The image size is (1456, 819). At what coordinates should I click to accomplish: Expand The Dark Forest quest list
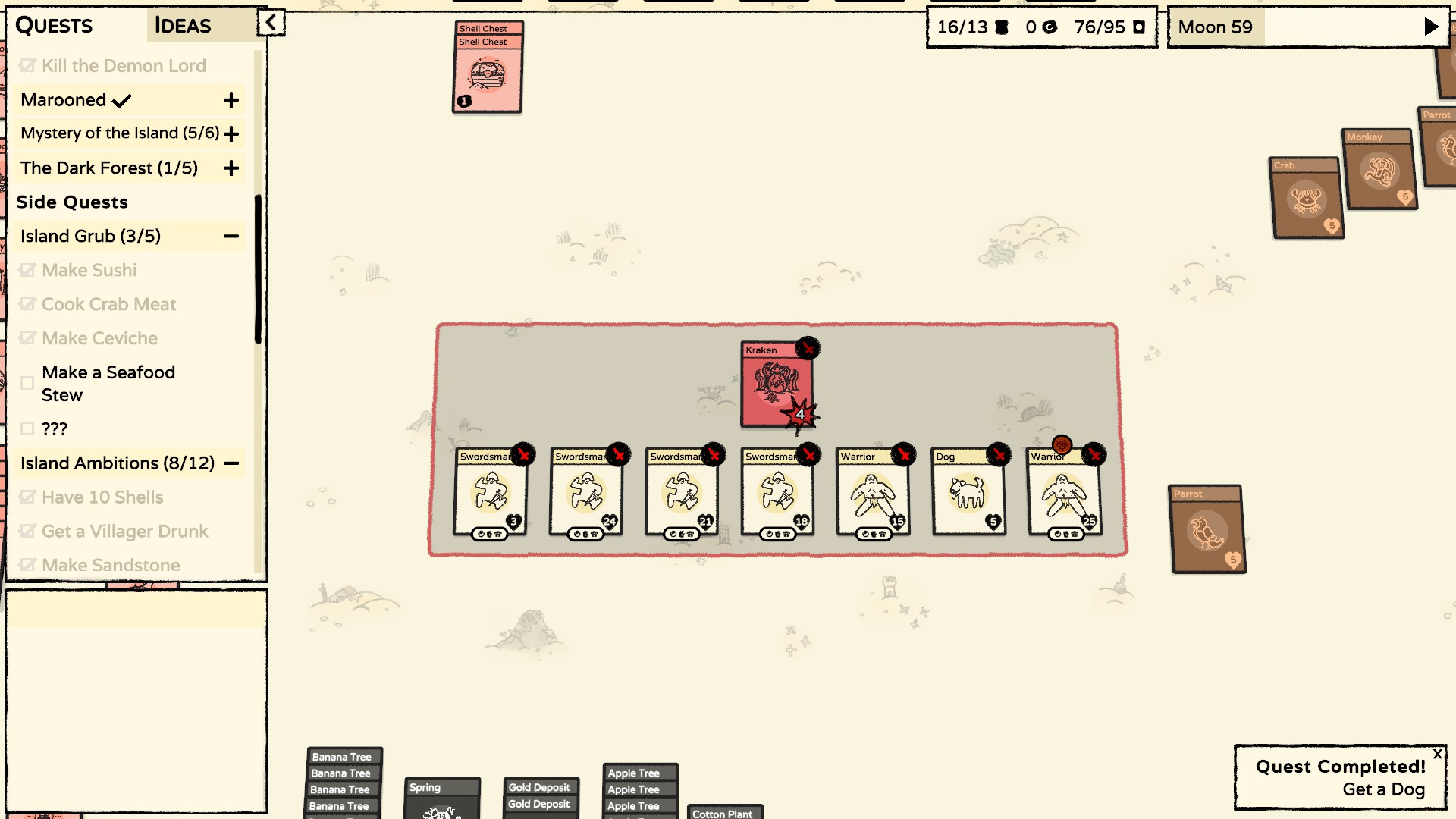[x=231, y=168]
